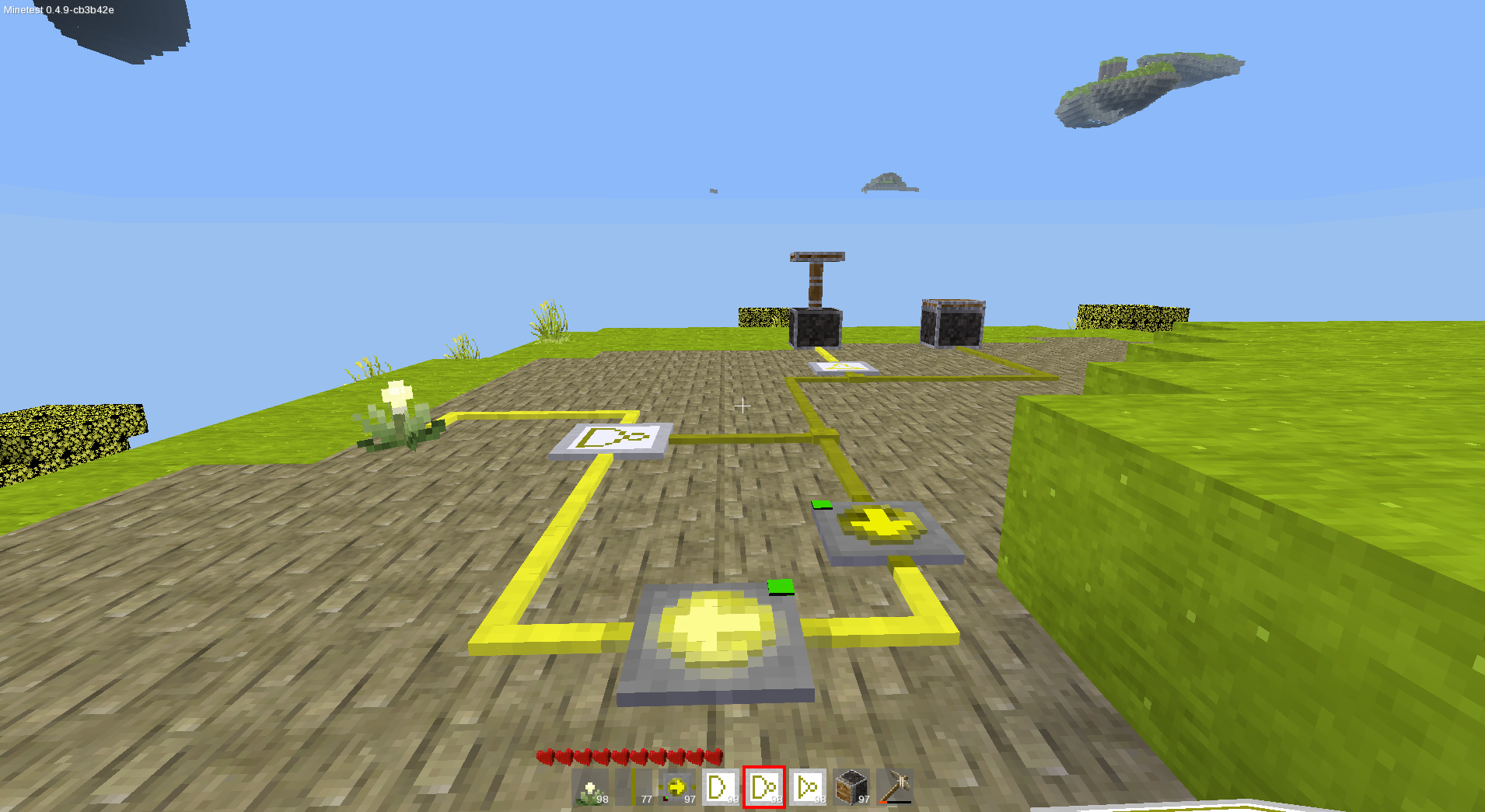The width and height of the screenshot is (1485, 812).
Task: Click the currently highlighted delayer hotbar slot
Action: point(763,786)
